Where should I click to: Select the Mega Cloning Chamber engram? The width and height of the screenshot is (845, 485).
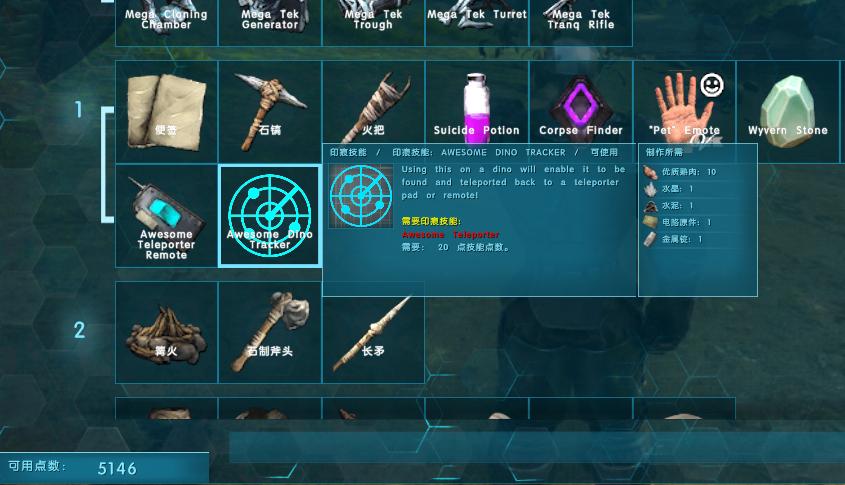pos(166,22)
